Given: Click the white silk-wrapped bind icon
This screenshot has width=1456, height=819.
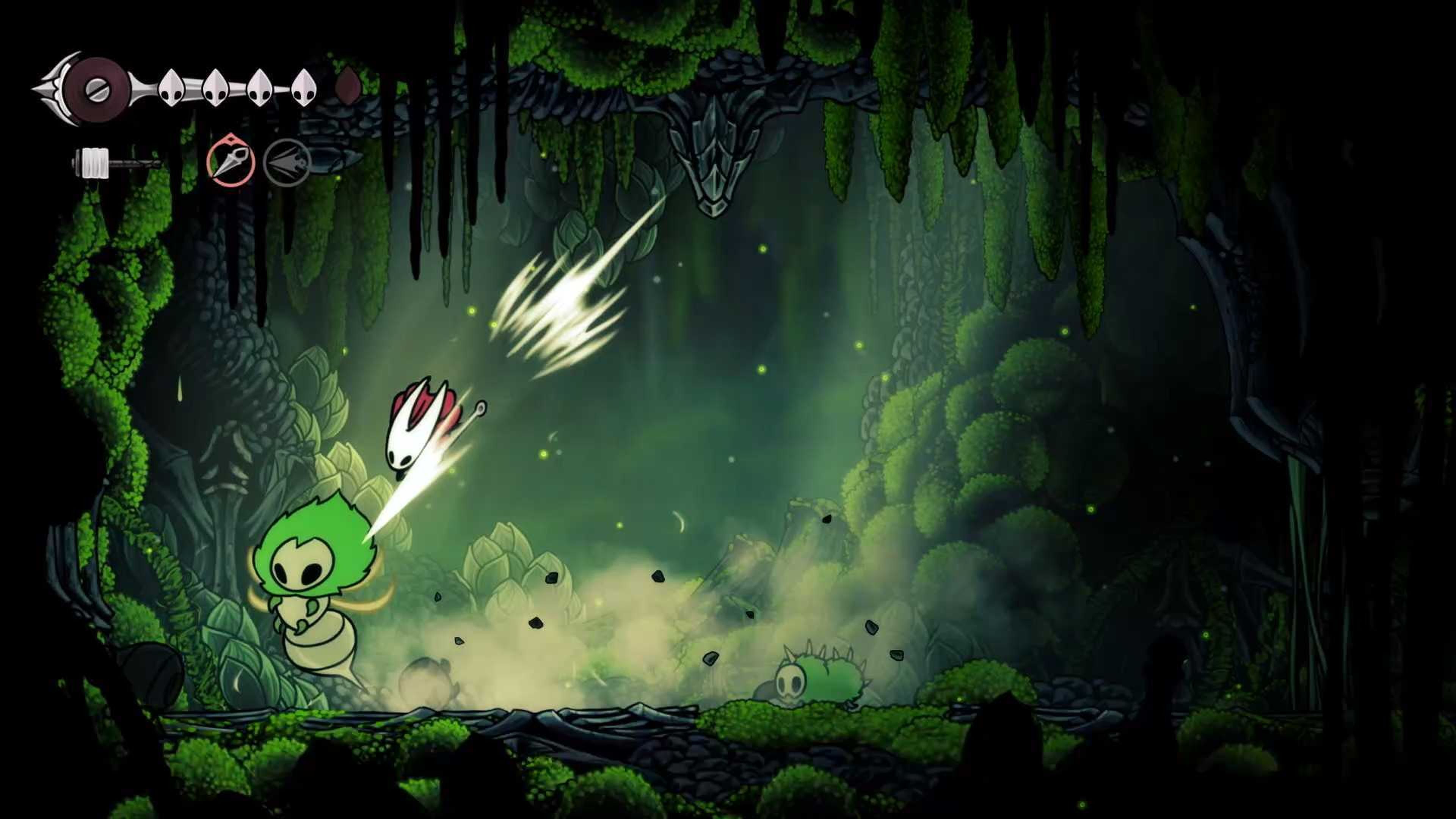Looking at the screenshot, I should 95,163.
